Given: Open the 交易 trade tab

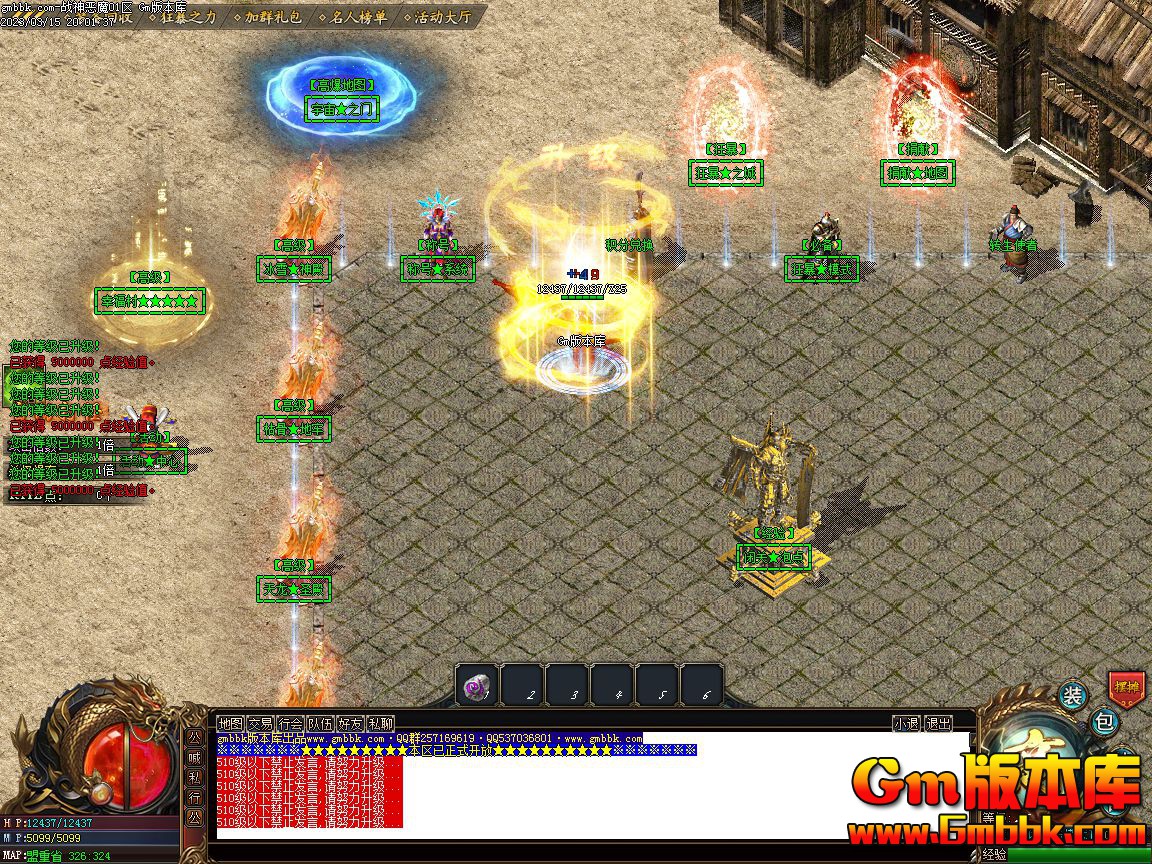Looking at the screenshot, I should 260,723.
